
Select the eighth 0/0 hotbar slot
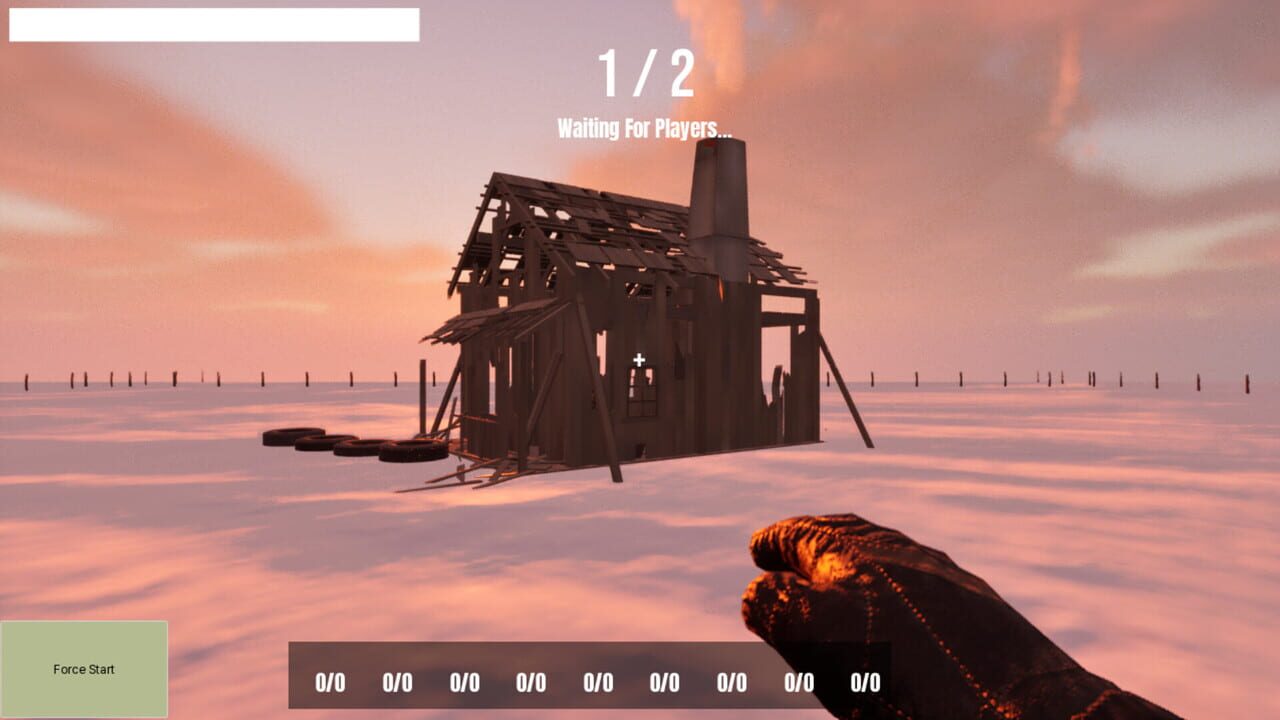point(799,683)
